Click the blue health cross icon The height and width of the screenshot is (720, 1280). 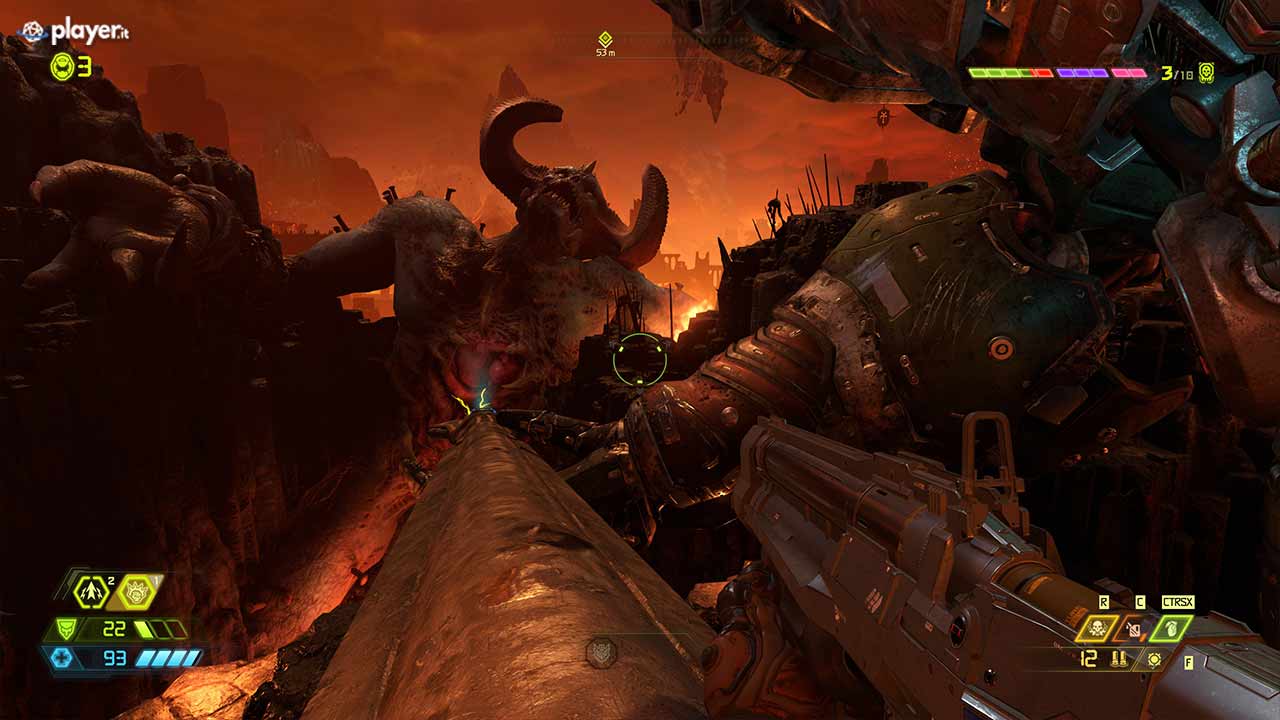click(x=59, y=657)
